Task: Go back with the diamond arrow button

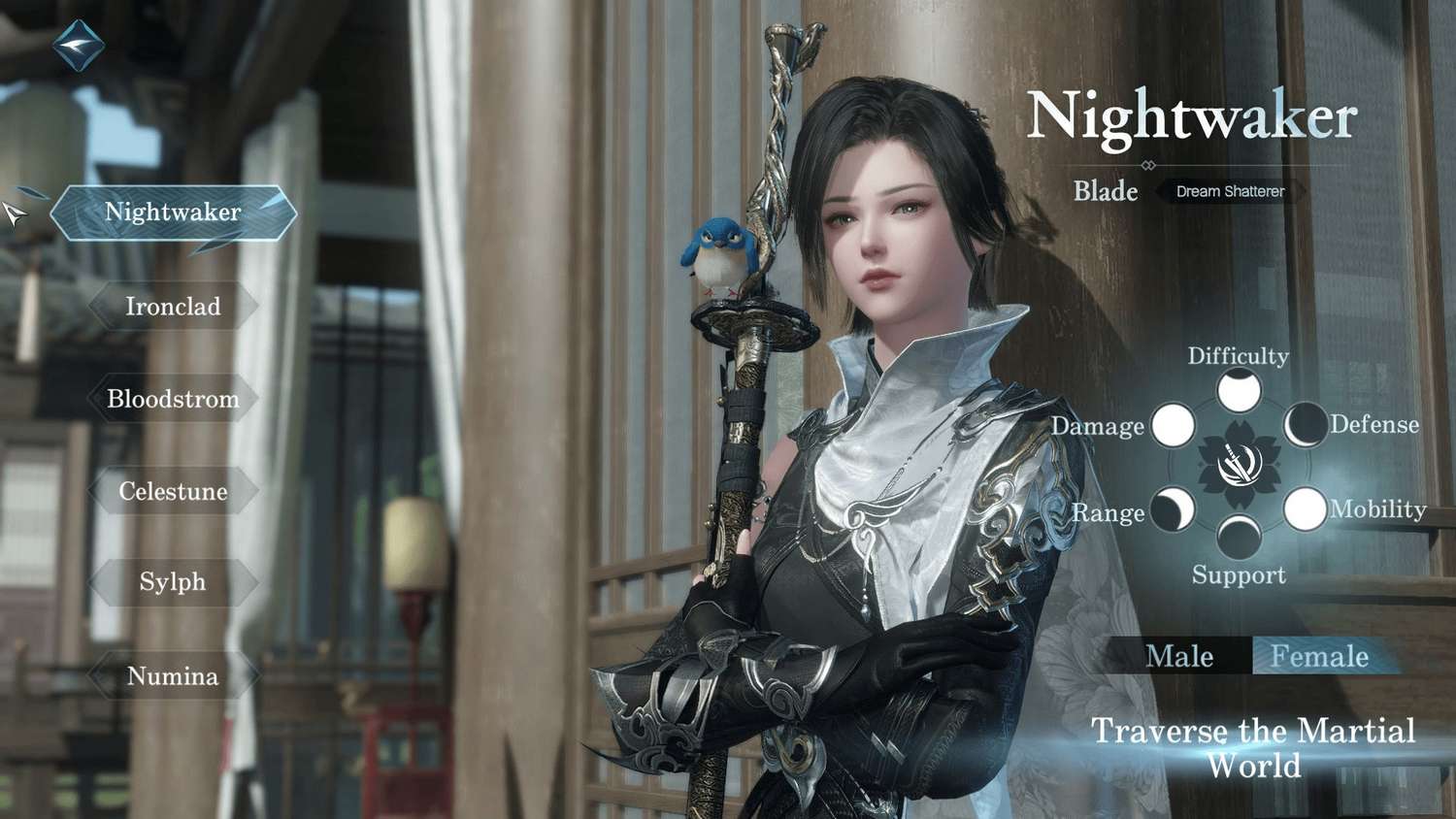Action: click(x=78, y=44)
